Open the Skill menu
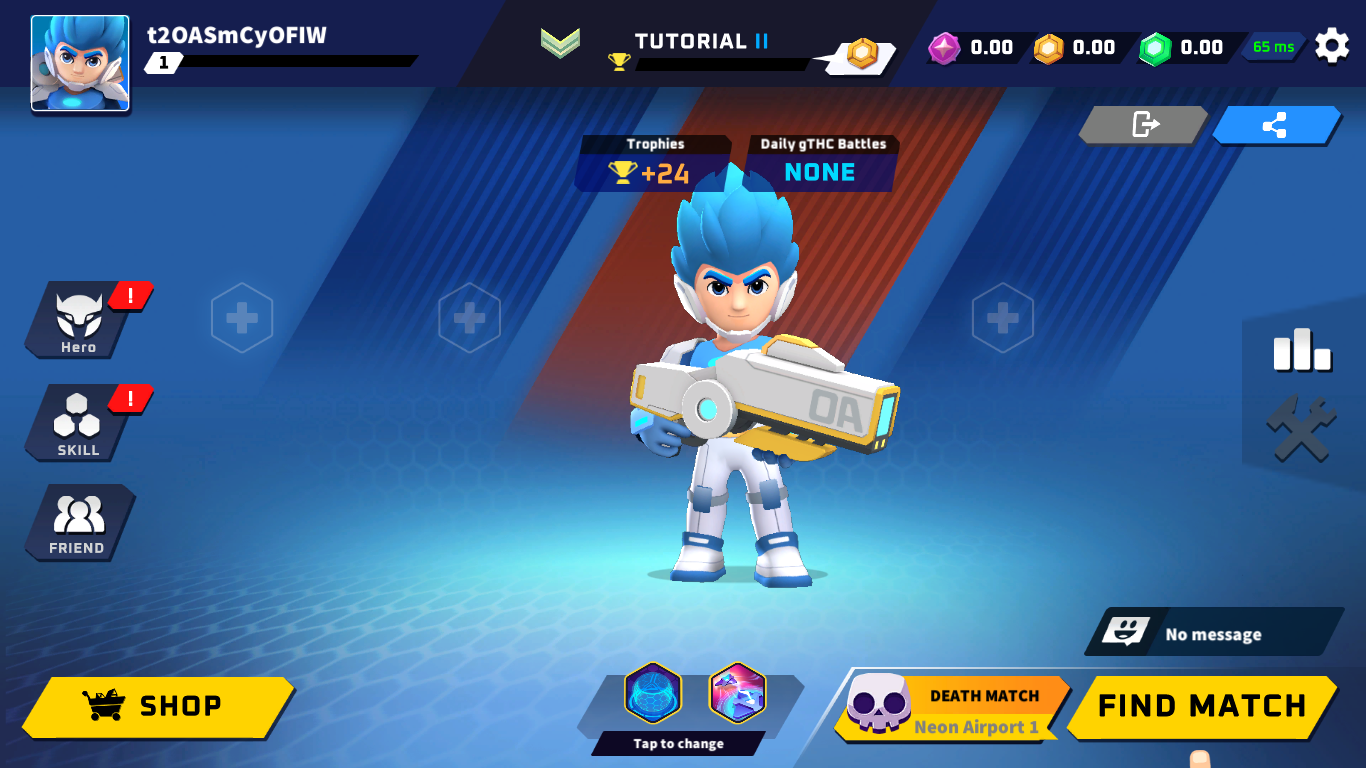This screenshot has height=768, width=1366. coord(78,423)
